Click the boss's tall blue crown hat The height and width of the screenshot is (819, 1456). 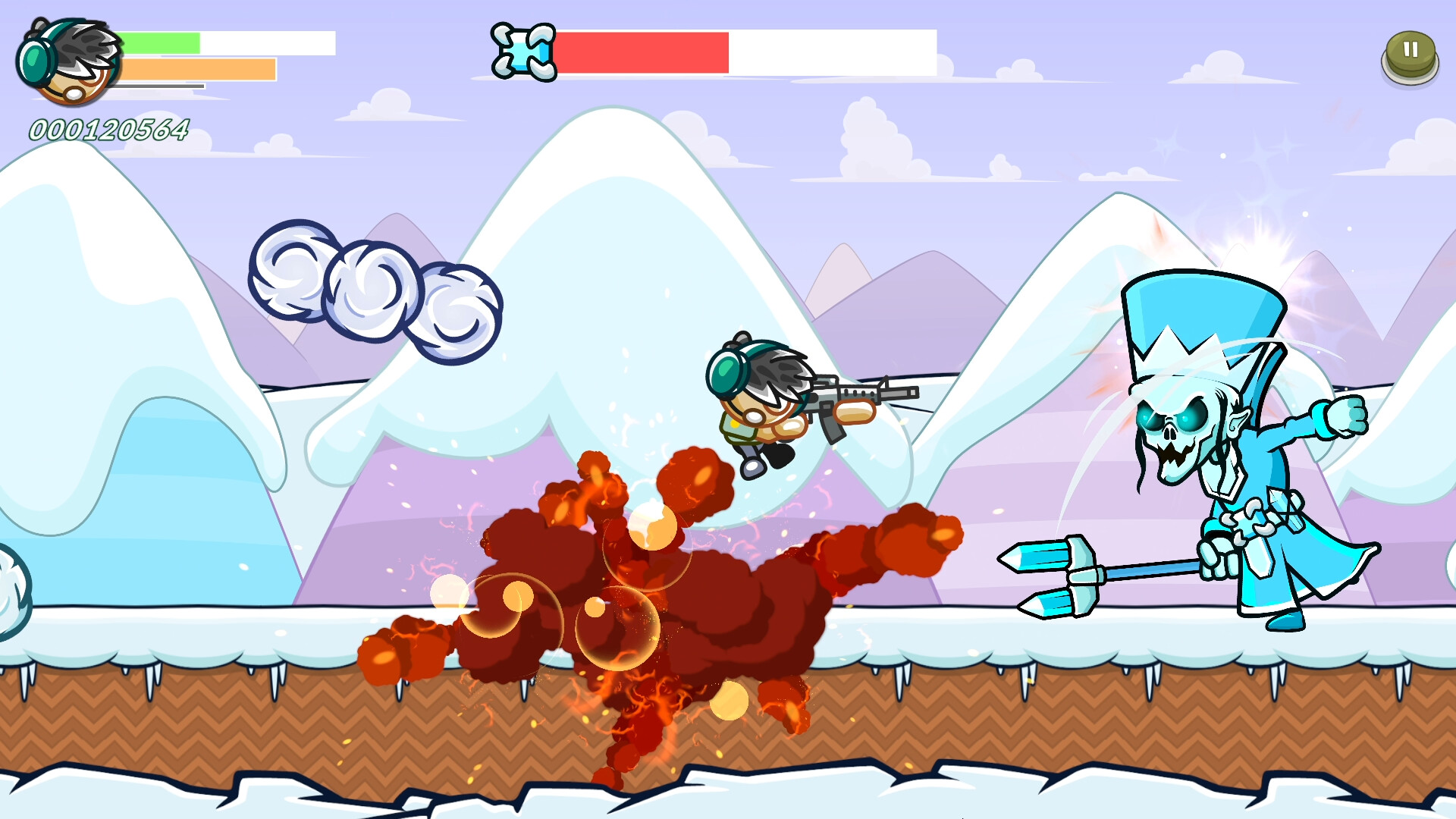tap(1206, 318)
